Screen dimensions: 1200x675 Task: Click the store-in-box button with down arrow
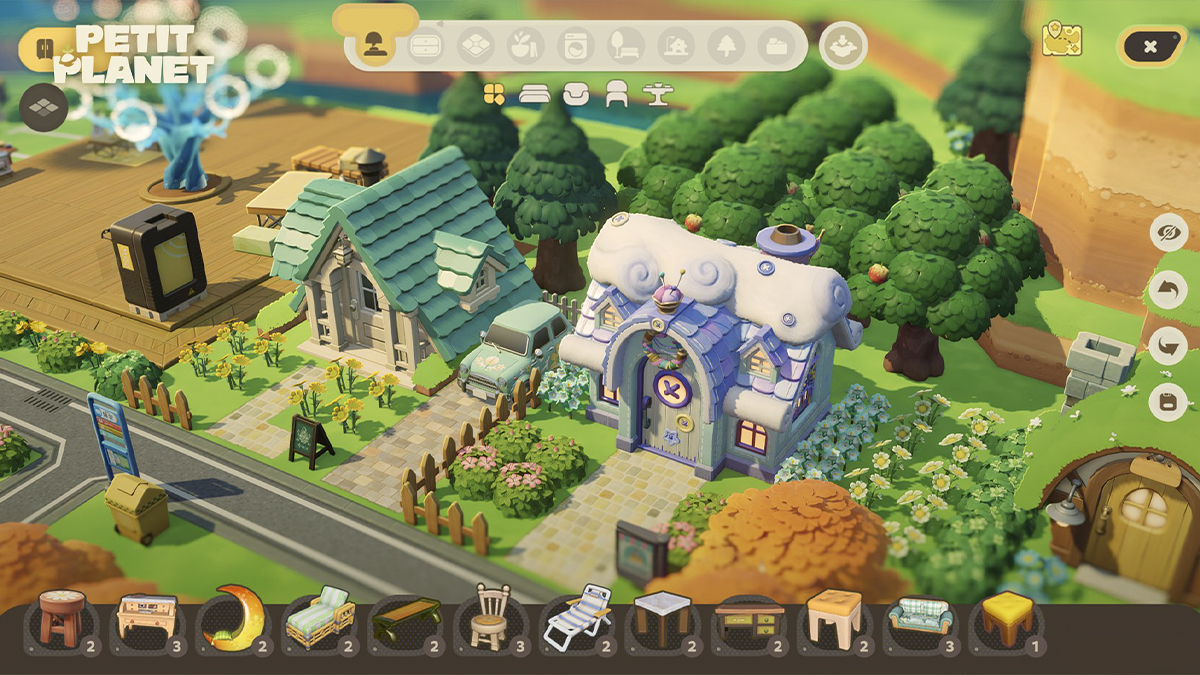point(843,46)
